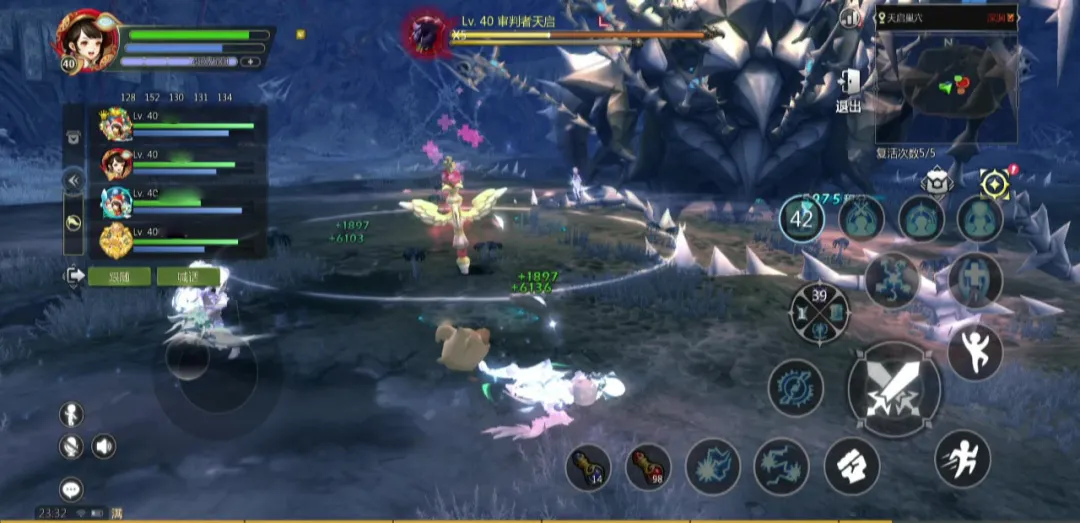Use the red potion with 98 left
This screenshot has height=523, width=1080.
point(648,467)
